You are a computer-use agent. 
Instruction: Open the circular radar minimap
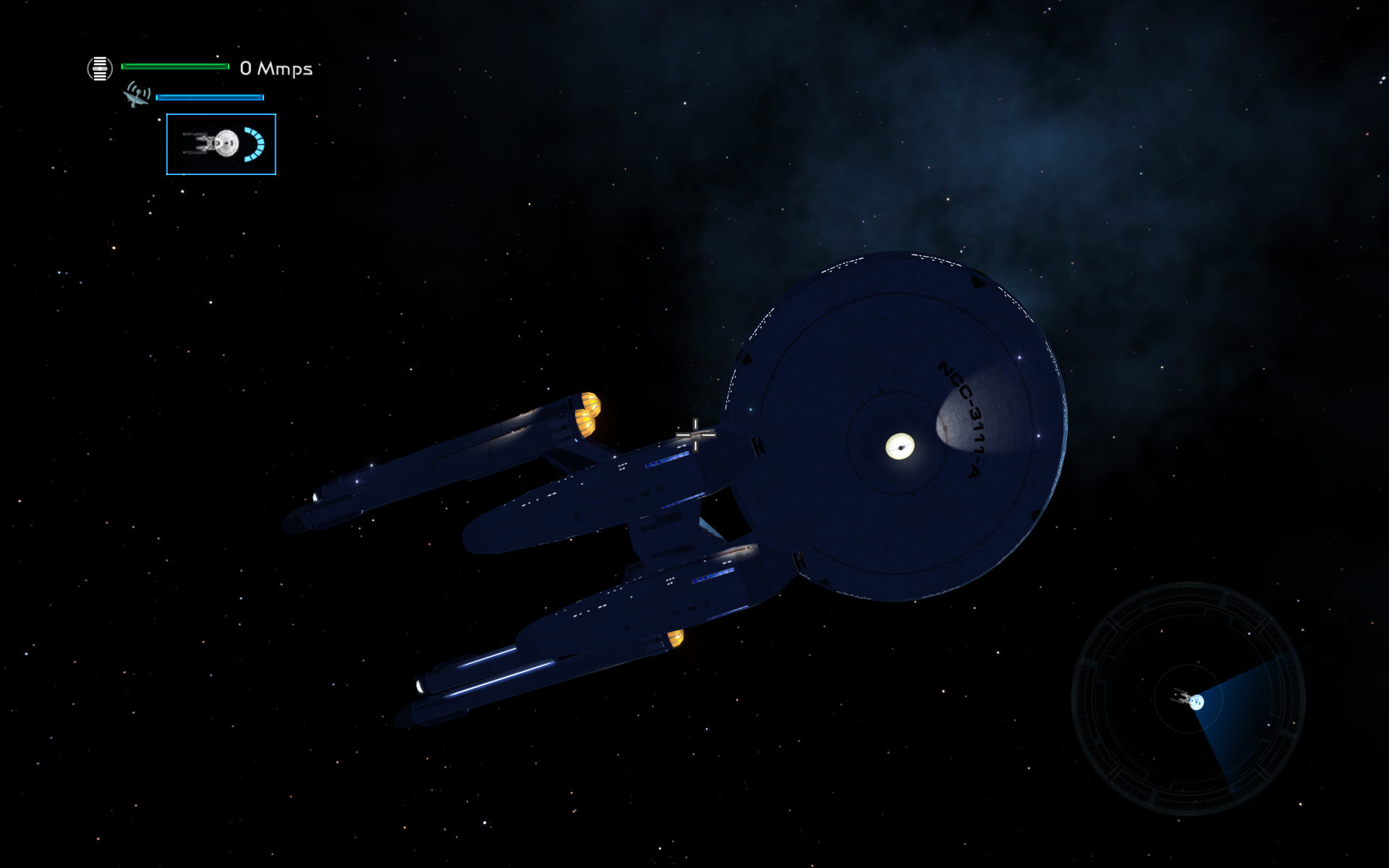pos(1188,699)
